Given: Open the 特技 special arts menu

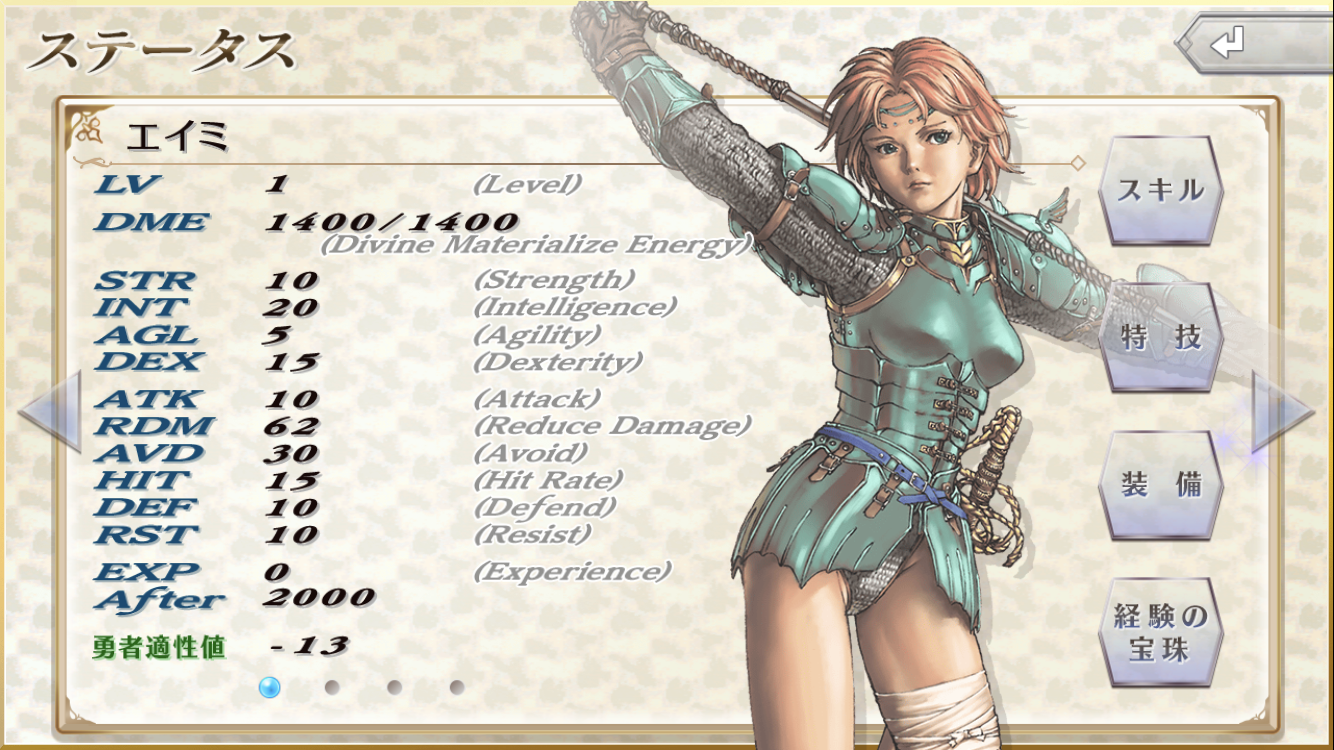Looking at the screenshot, I should 1160,338.
